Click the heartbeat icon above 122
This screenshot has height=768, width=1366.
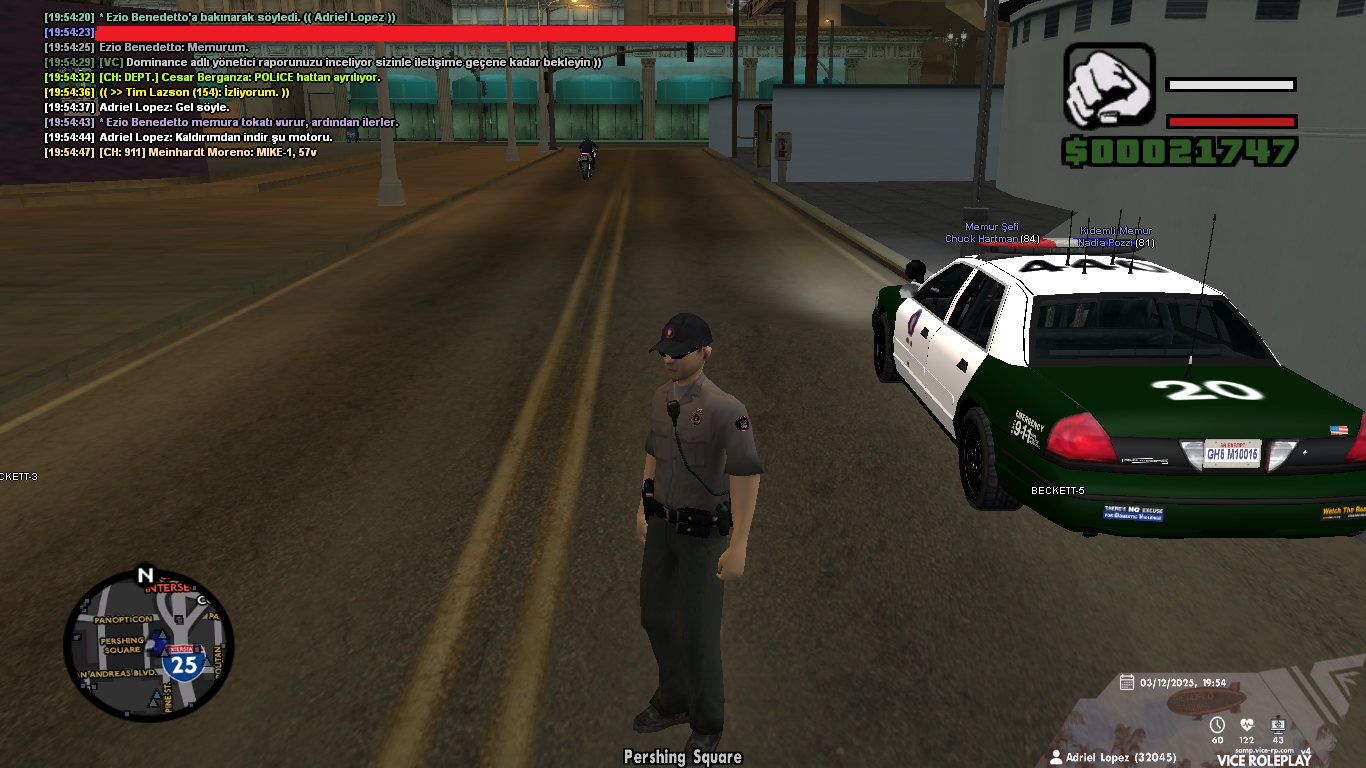(x=1247, y=725)
